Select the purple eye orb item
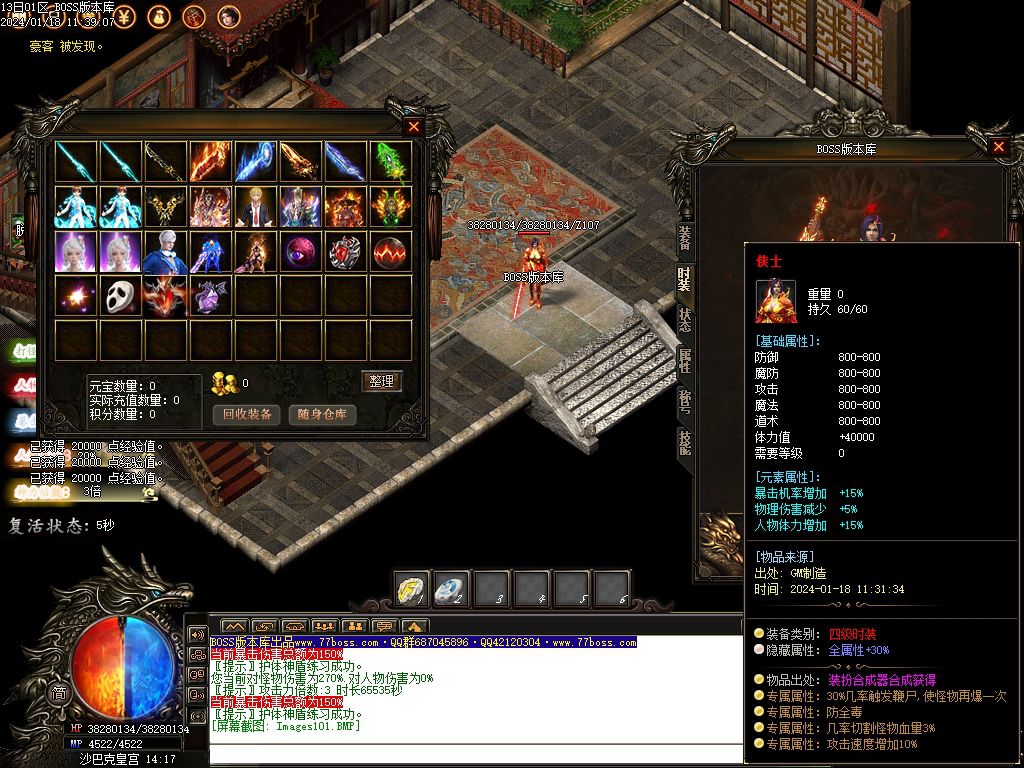Screen dimensions: 1024x768 tap(301, 251)
